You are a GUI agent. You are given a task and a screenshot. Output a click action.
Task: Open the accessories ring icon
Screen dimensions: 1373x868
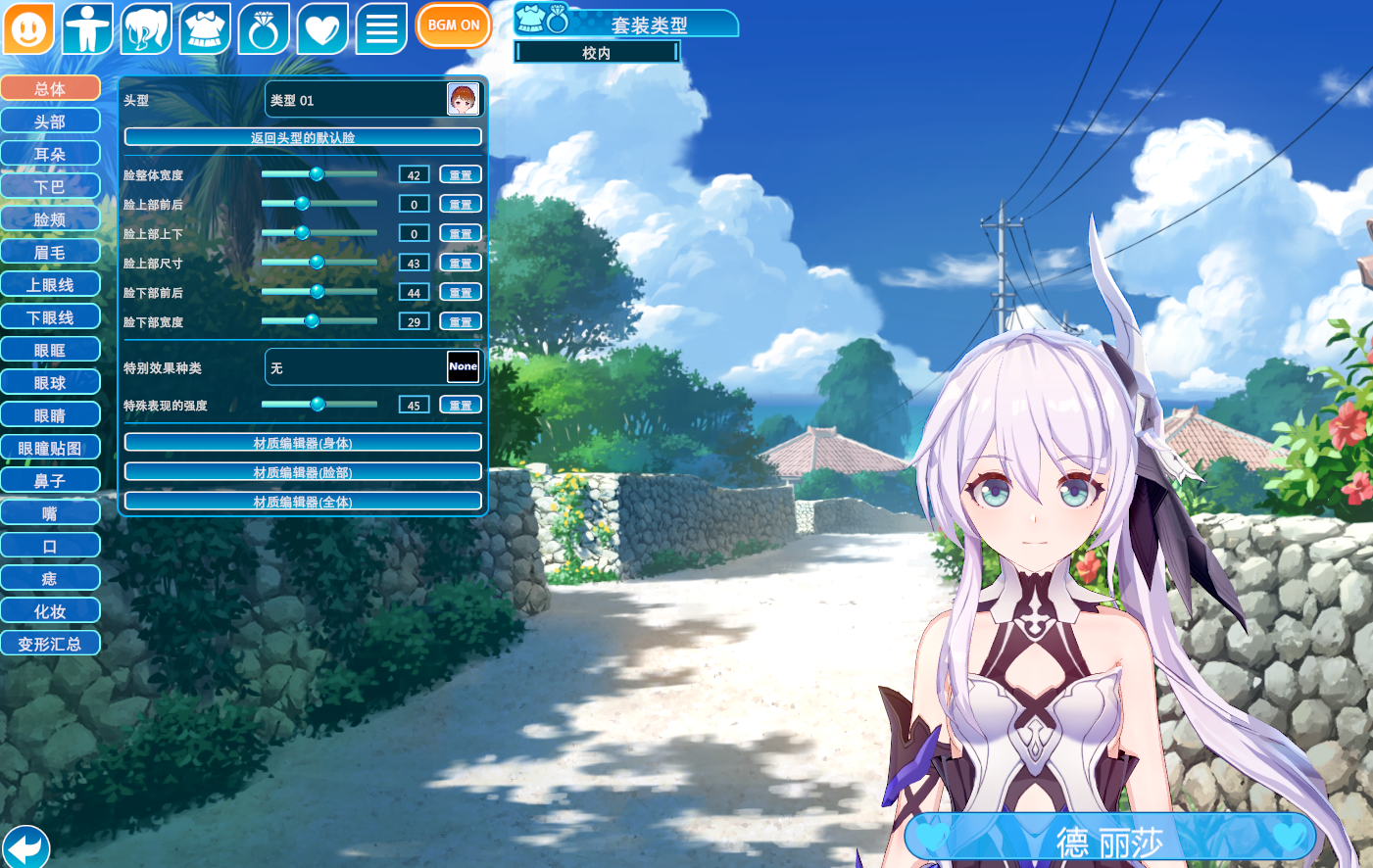[264, 28]
